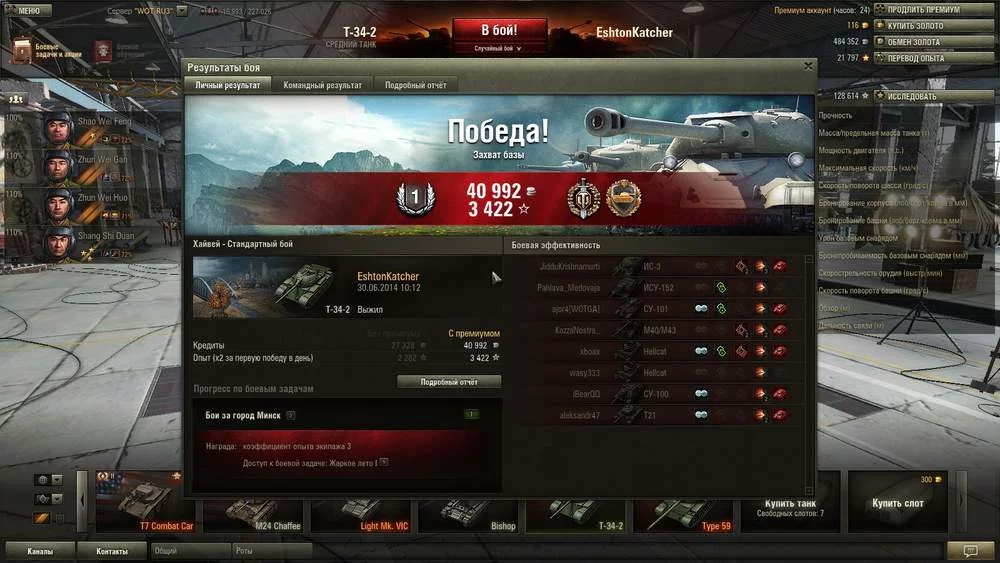Open the Исследовать research button

tap(911, 96)
